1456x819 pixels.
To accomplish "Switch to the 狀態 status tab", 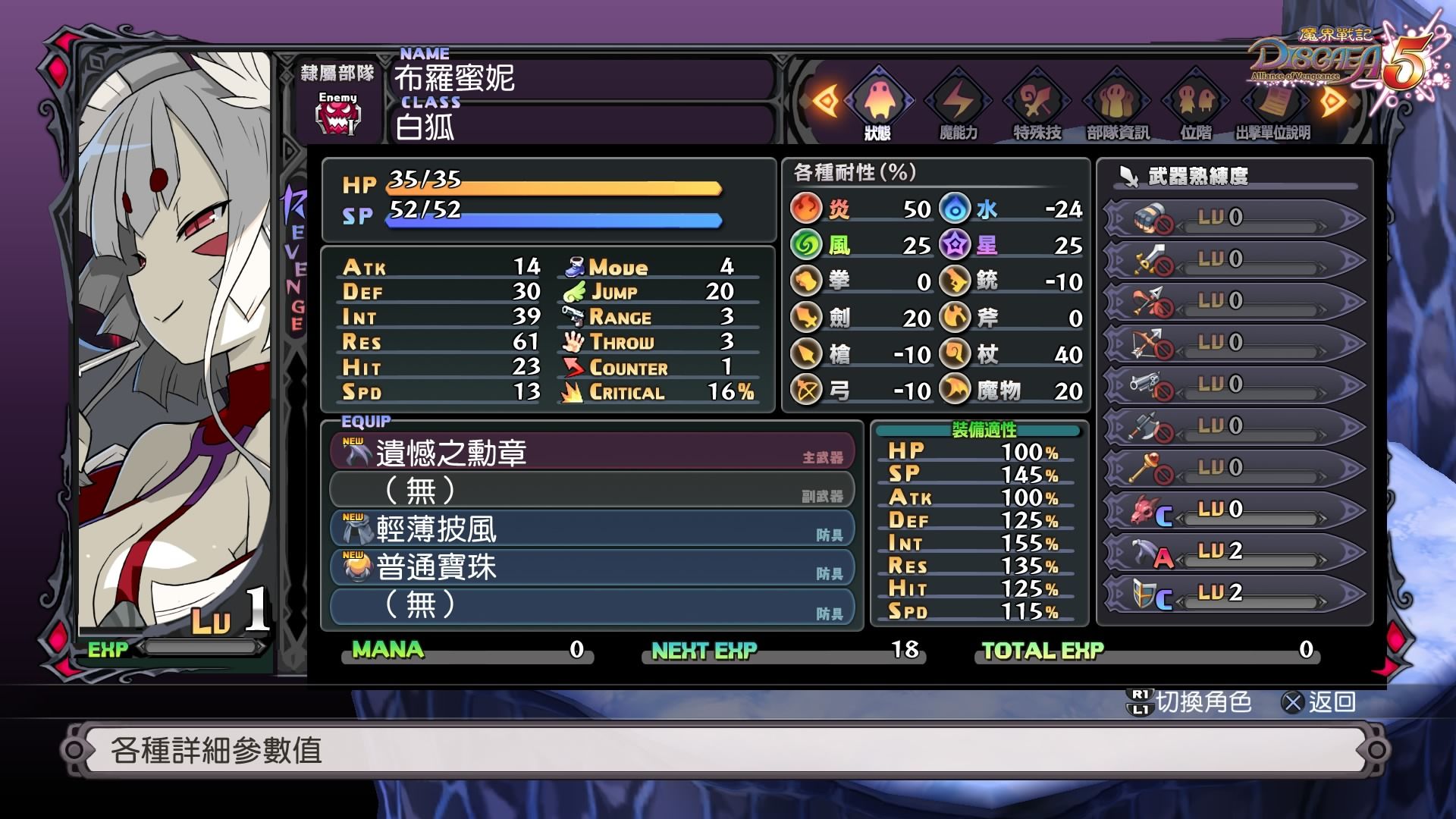I will click(x=878, y=104).
